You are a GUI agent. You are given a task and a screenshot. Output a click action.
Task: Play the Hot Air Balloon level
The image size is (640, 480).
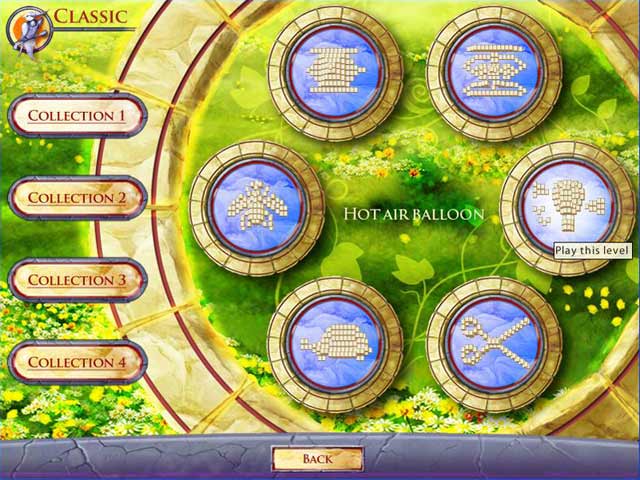point(568,205)
